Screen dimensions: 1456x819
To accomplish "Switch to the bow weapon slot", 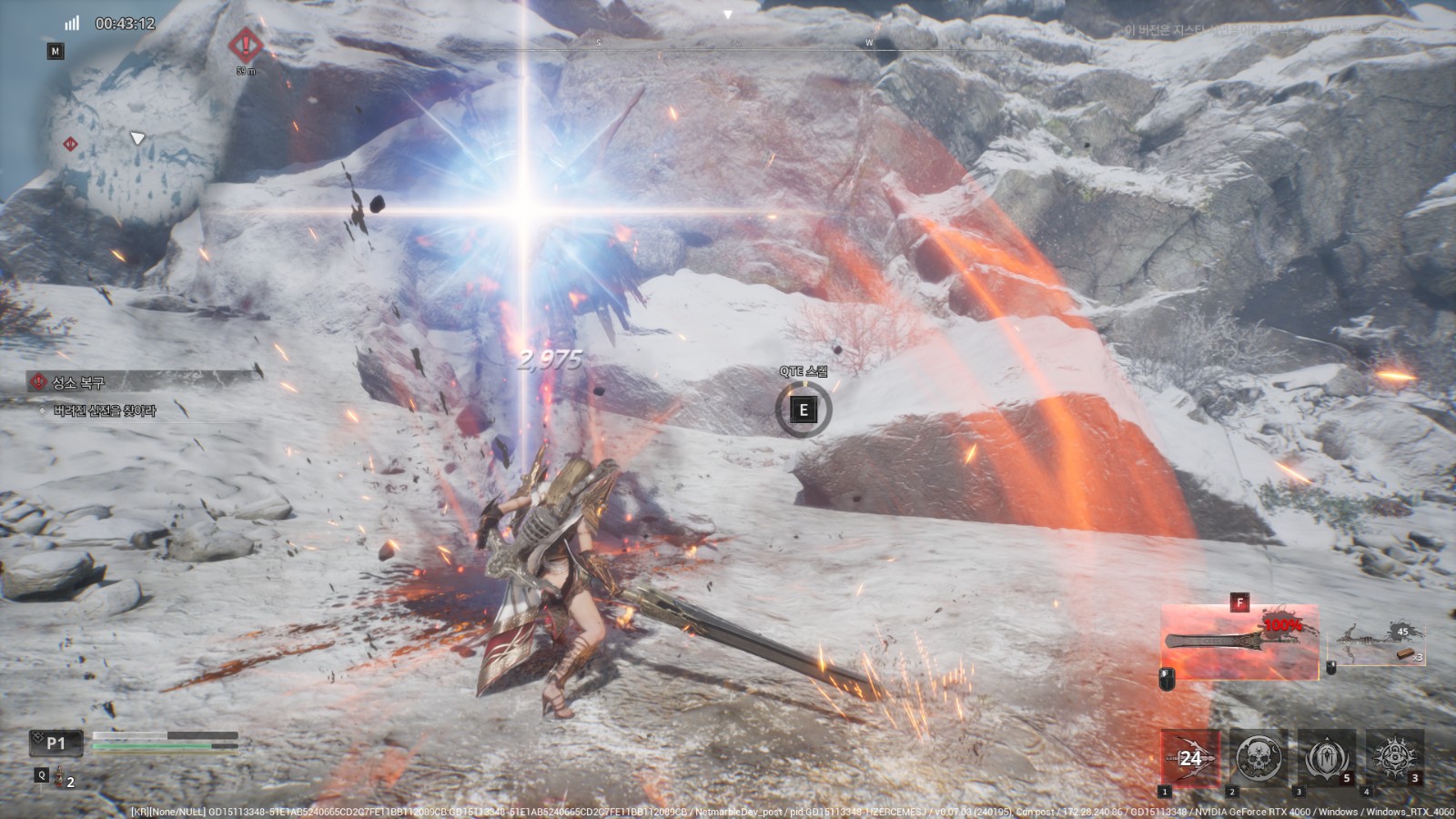I will click(x=1377, y=643).
